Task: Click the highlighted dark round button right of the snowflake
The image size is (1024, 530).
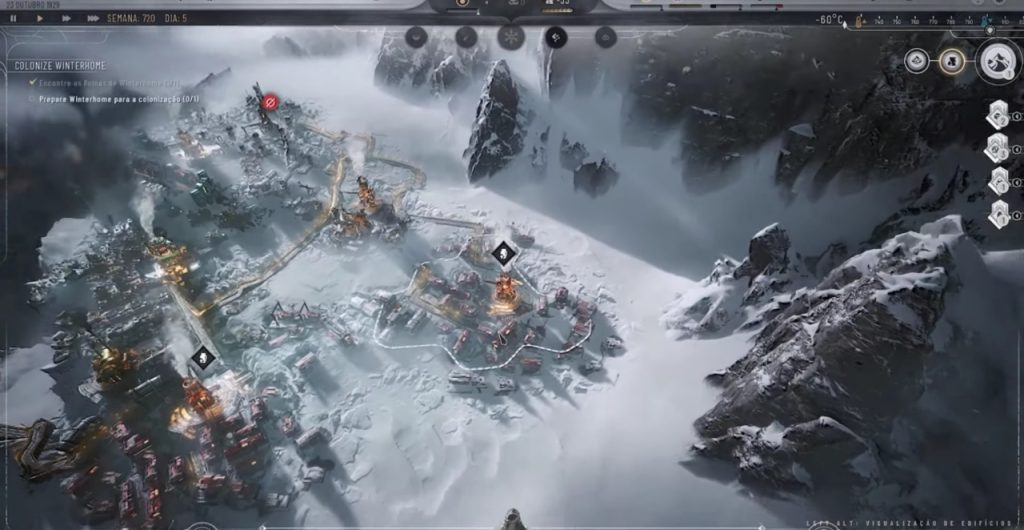Action: 556,38
